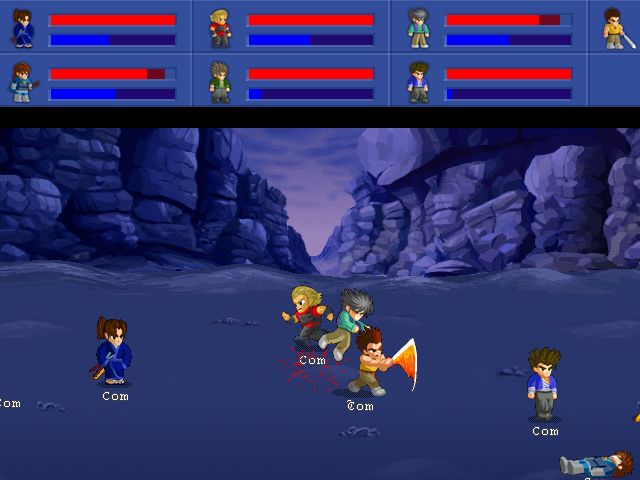Select the blue-robed ponytail fighter portrait
Viewport: 640px width, 480px height.
pyautogui.click(x=22, y=28)
